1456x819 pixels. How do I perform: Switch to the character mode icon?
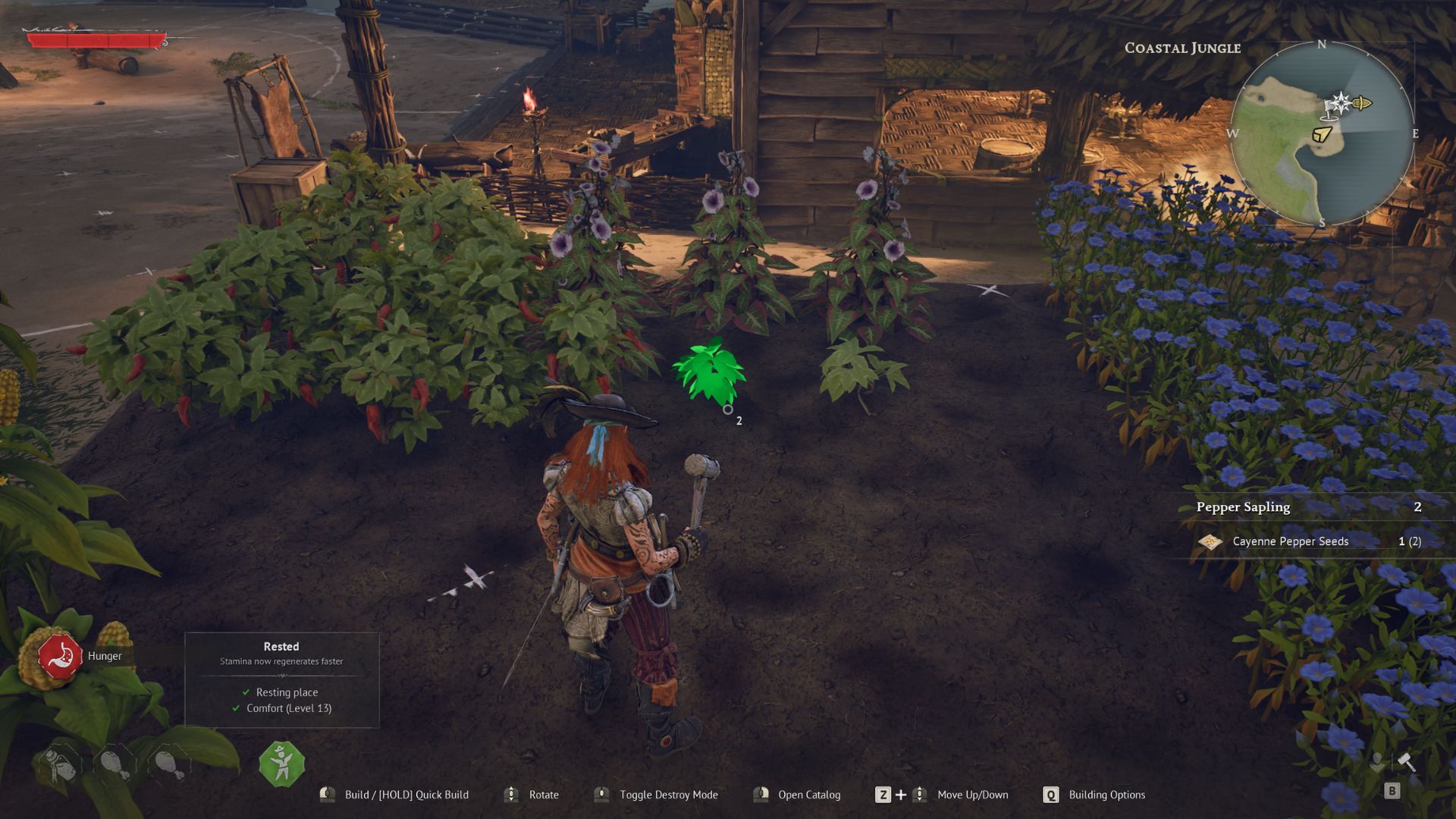tap(1376, 762)
